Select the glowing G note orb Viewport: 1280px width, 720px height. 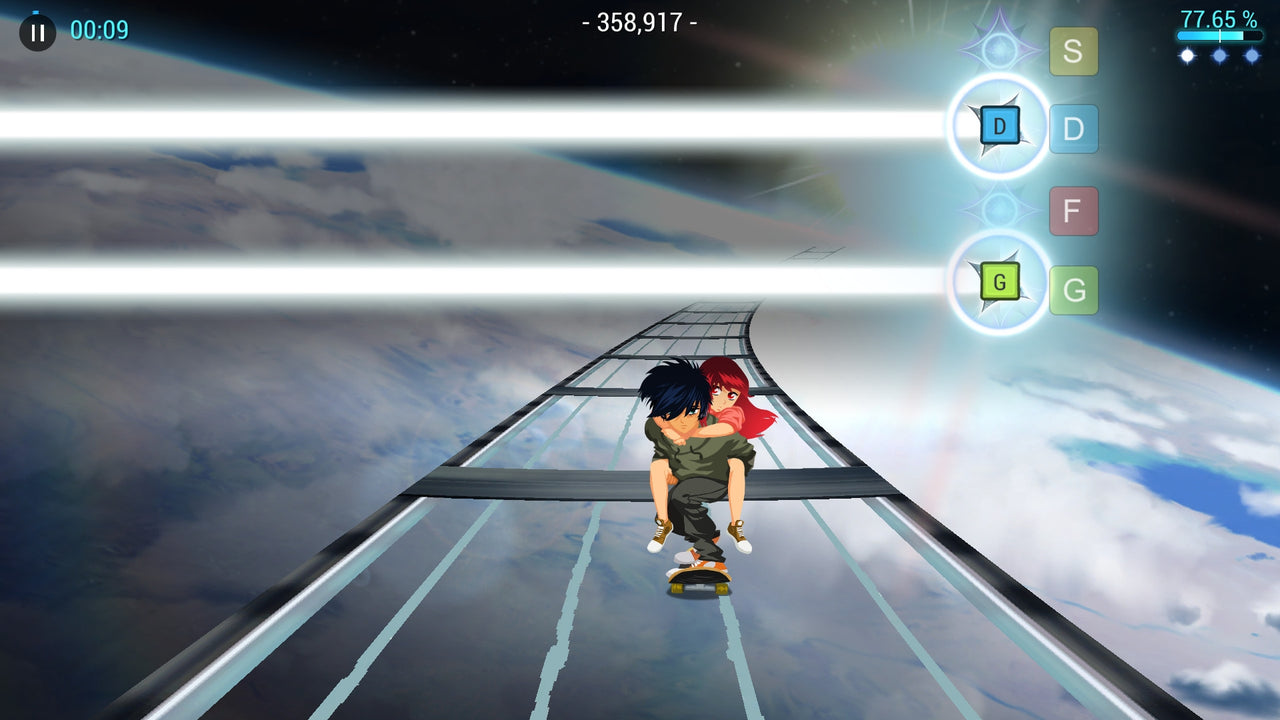[997, 283]
